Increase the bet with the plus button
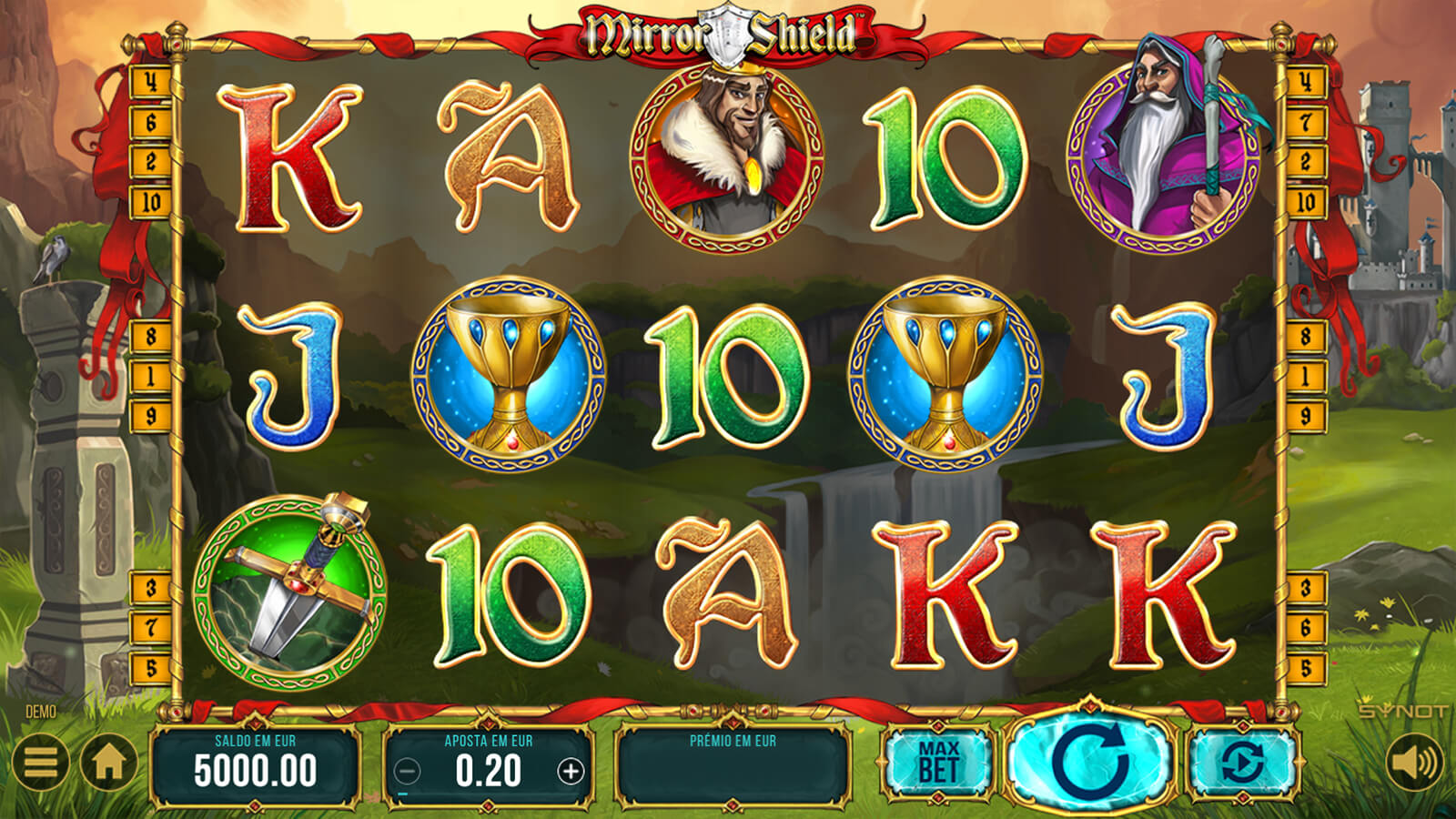The width and height of the screenshot is (1456, 819). pos(571,772)
